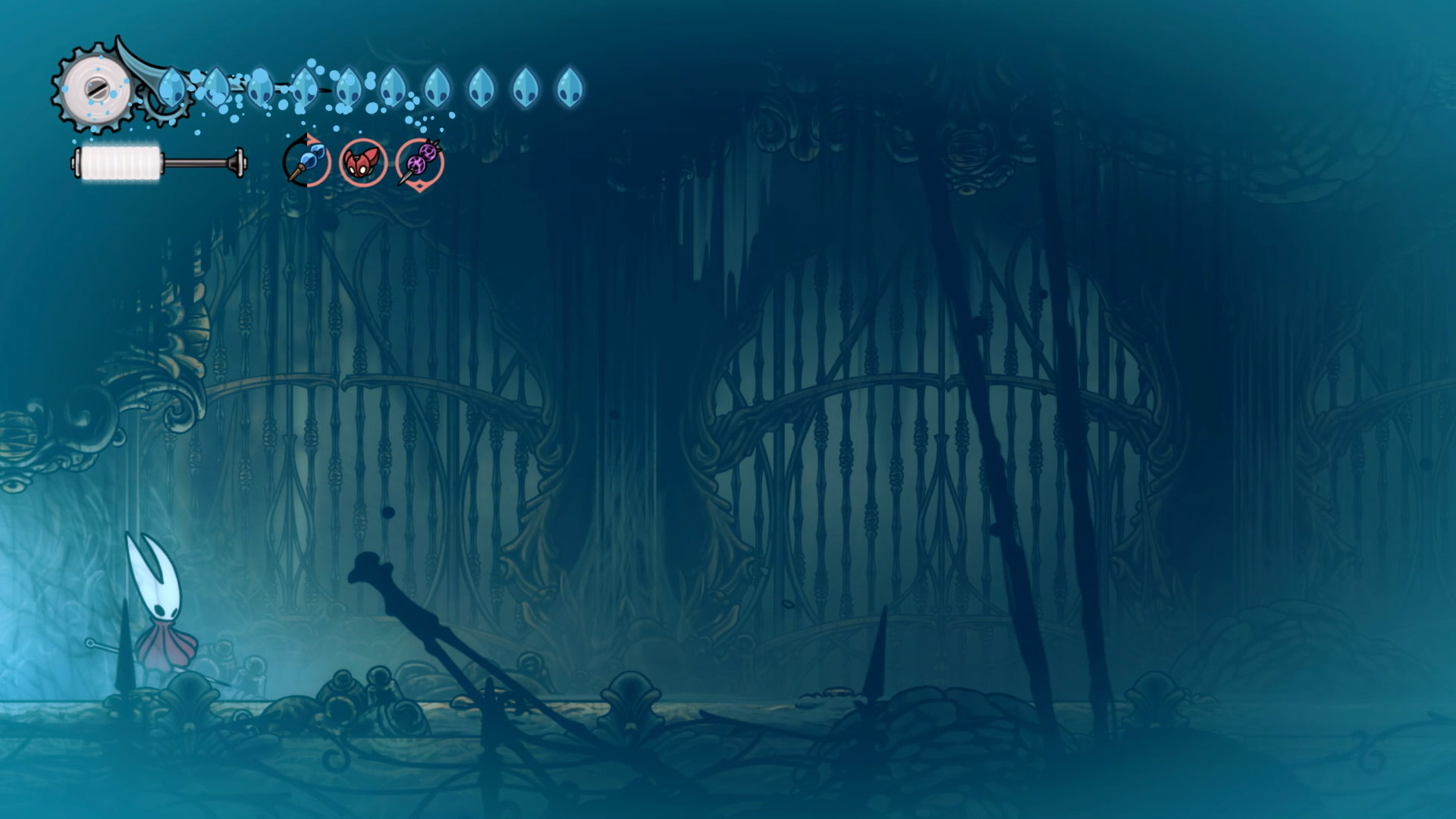Select the blue orb wand tool
The width and height of the screenshot is (1456, 819).
(306, 162)
